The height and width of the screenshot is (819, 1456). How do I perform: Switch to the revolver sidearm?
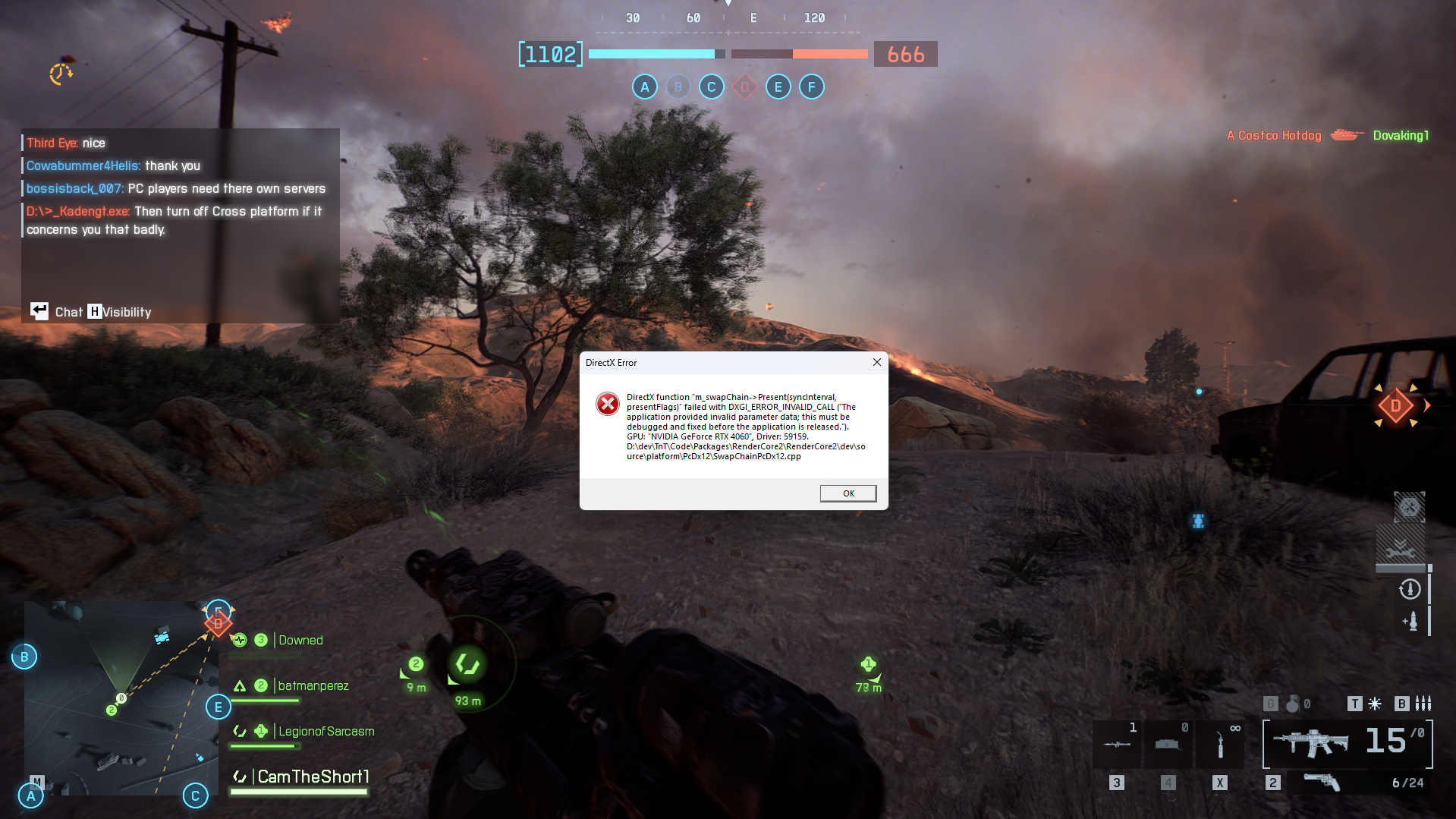1321,783
